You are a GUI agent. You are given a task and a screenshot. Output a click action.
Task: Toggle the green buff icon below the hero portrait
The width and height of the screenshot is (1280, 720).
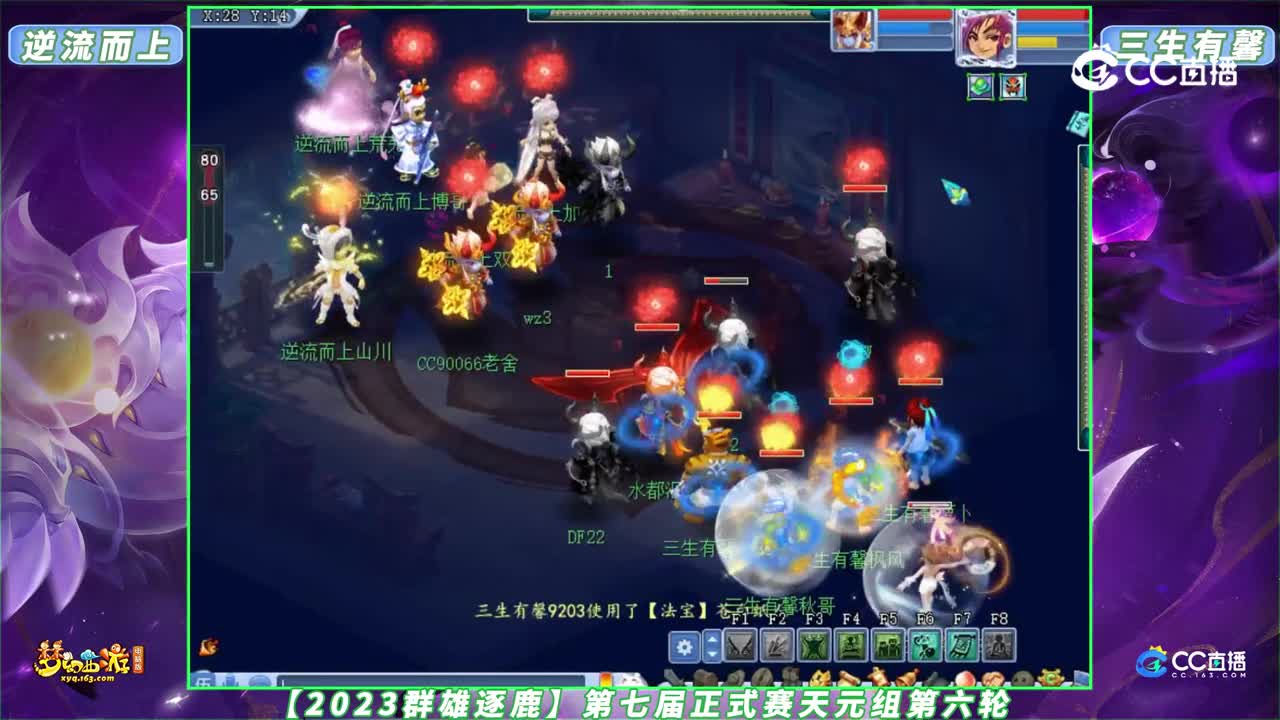977,86
